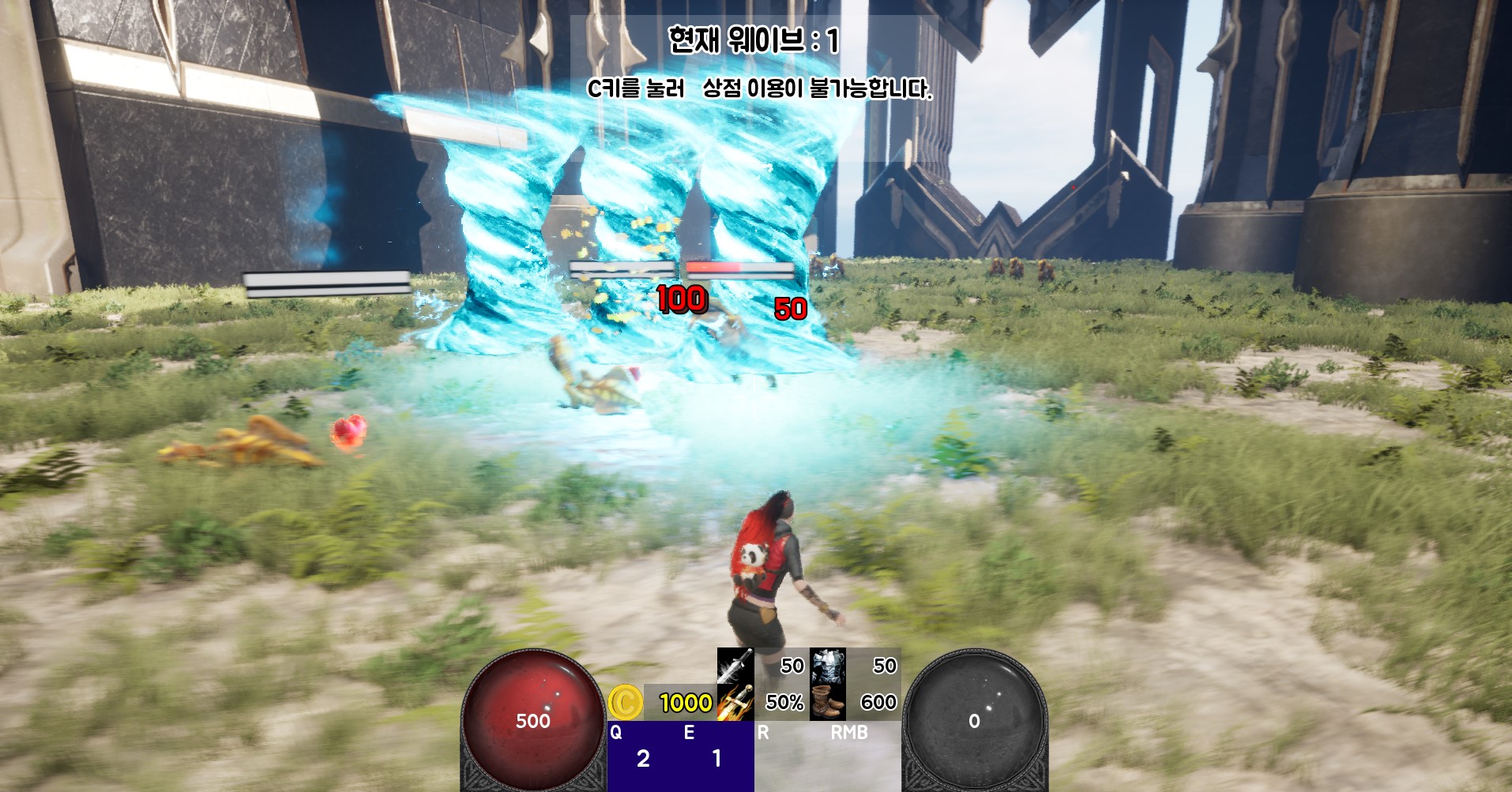Click the armor chestplate stat icon

click(826, 666)
